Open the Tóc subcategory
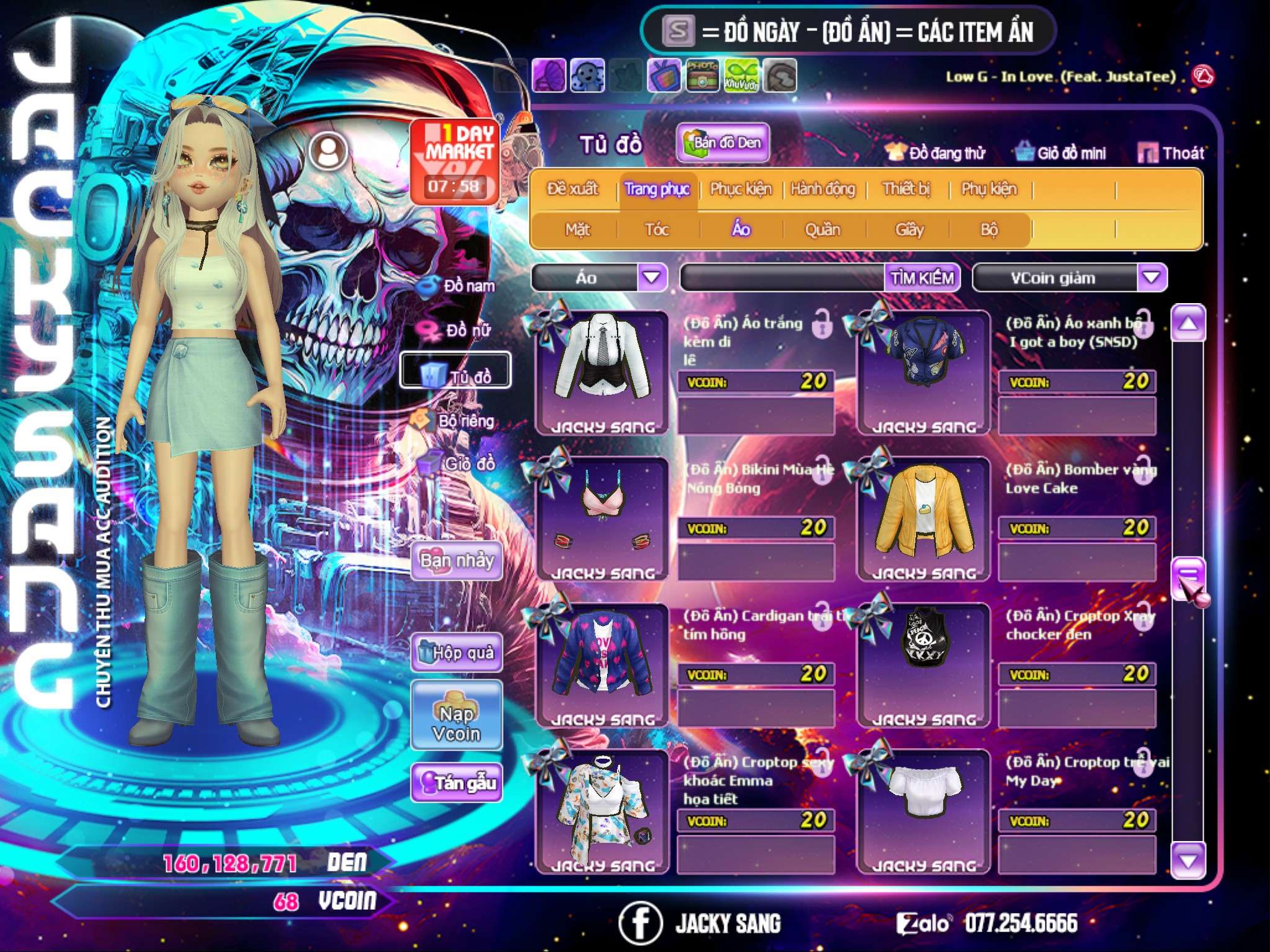 [657, 230]
